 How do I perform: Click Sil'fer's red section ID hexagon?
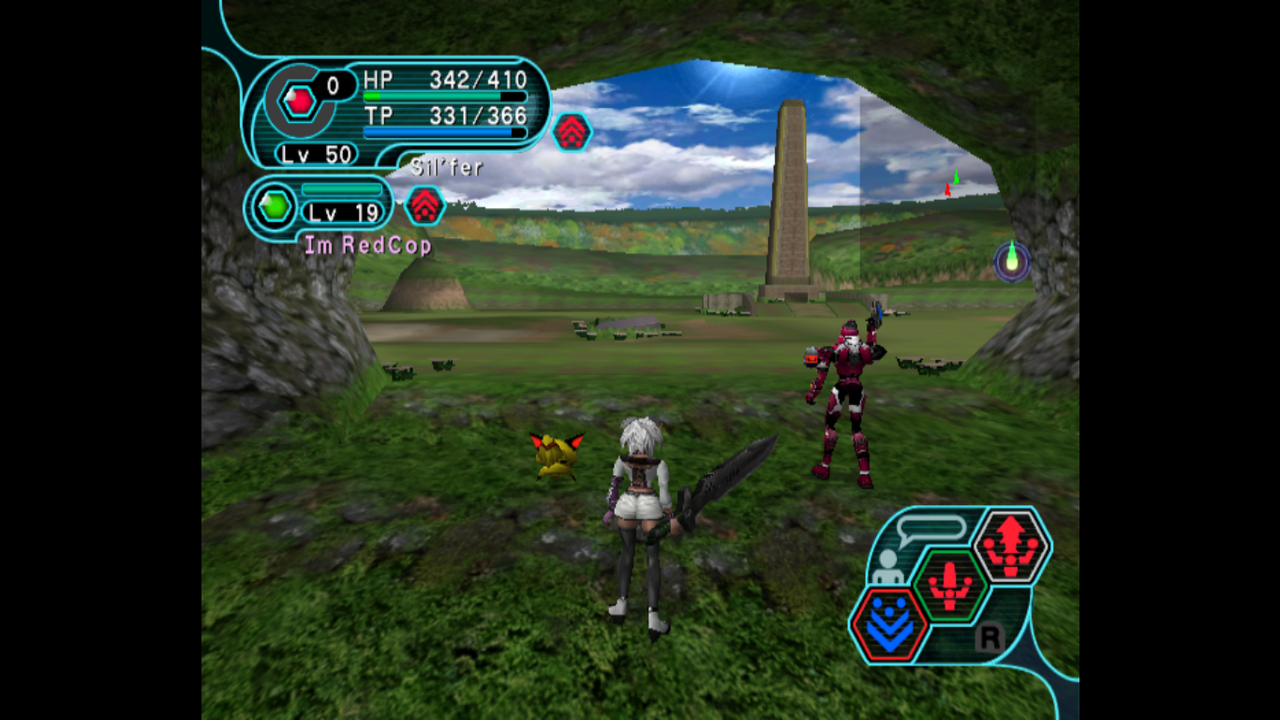(x=299, y=101)
